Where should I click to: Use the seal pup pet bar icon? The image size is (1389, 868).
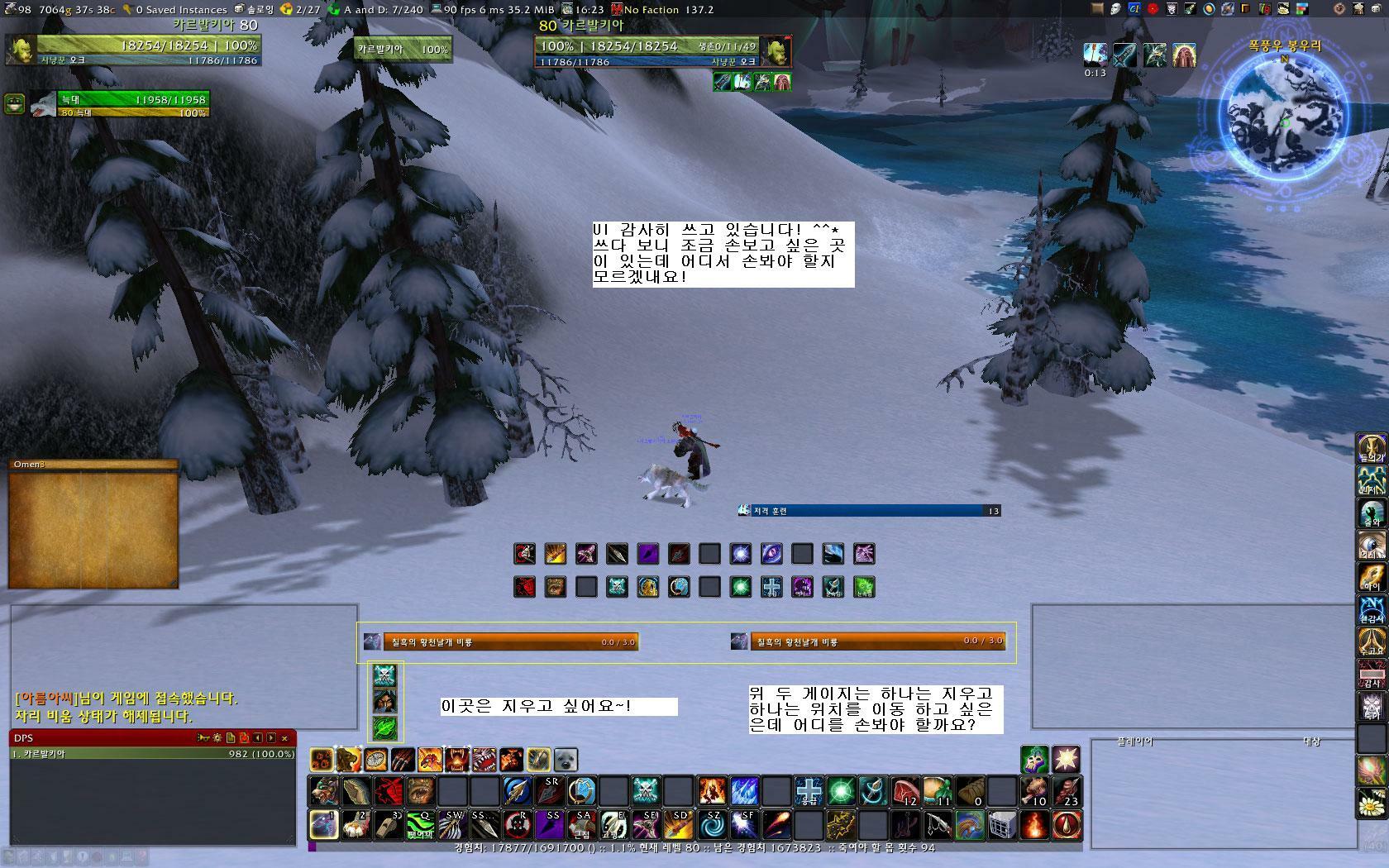(x=566, y=759)
